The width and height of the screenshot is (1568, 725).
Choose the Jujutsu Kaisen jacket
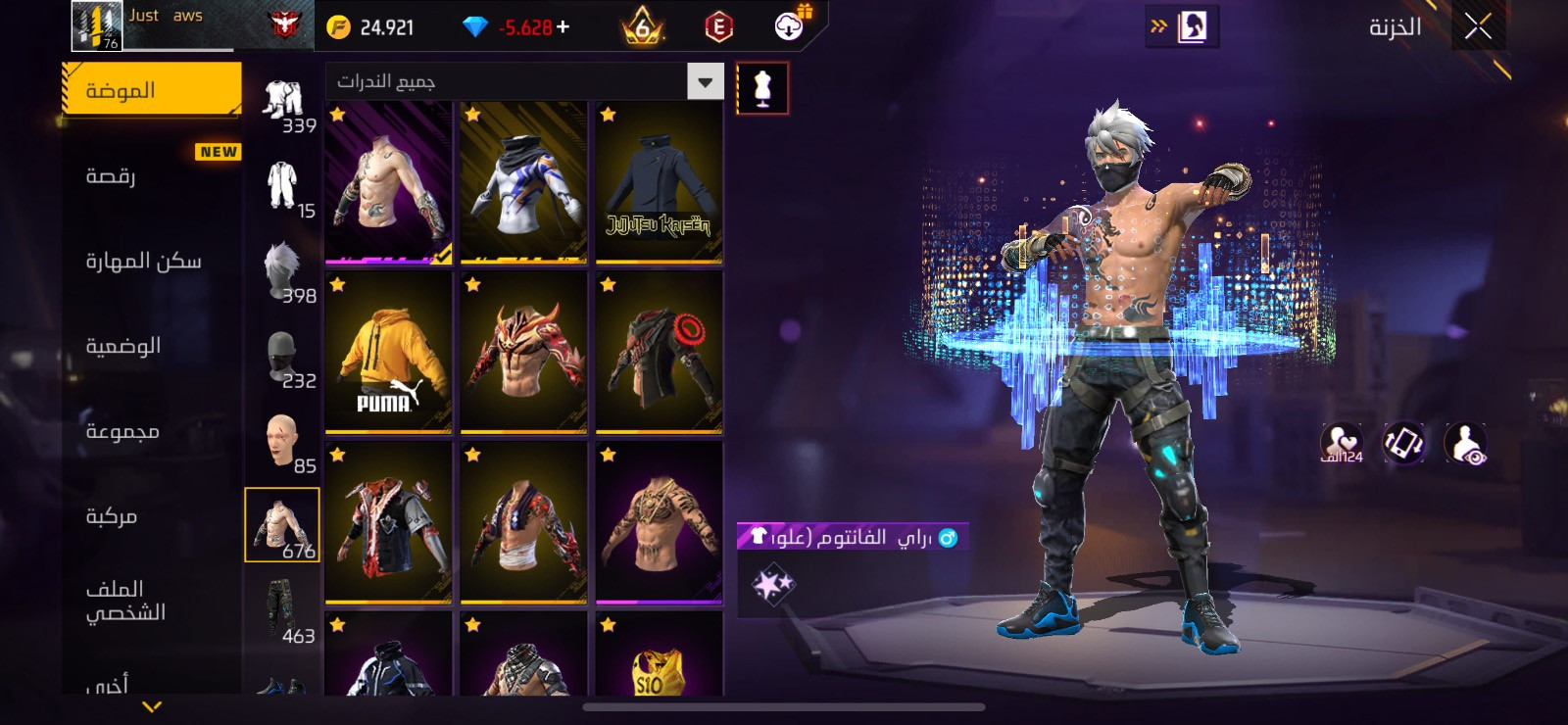click(x=659, y=183)
